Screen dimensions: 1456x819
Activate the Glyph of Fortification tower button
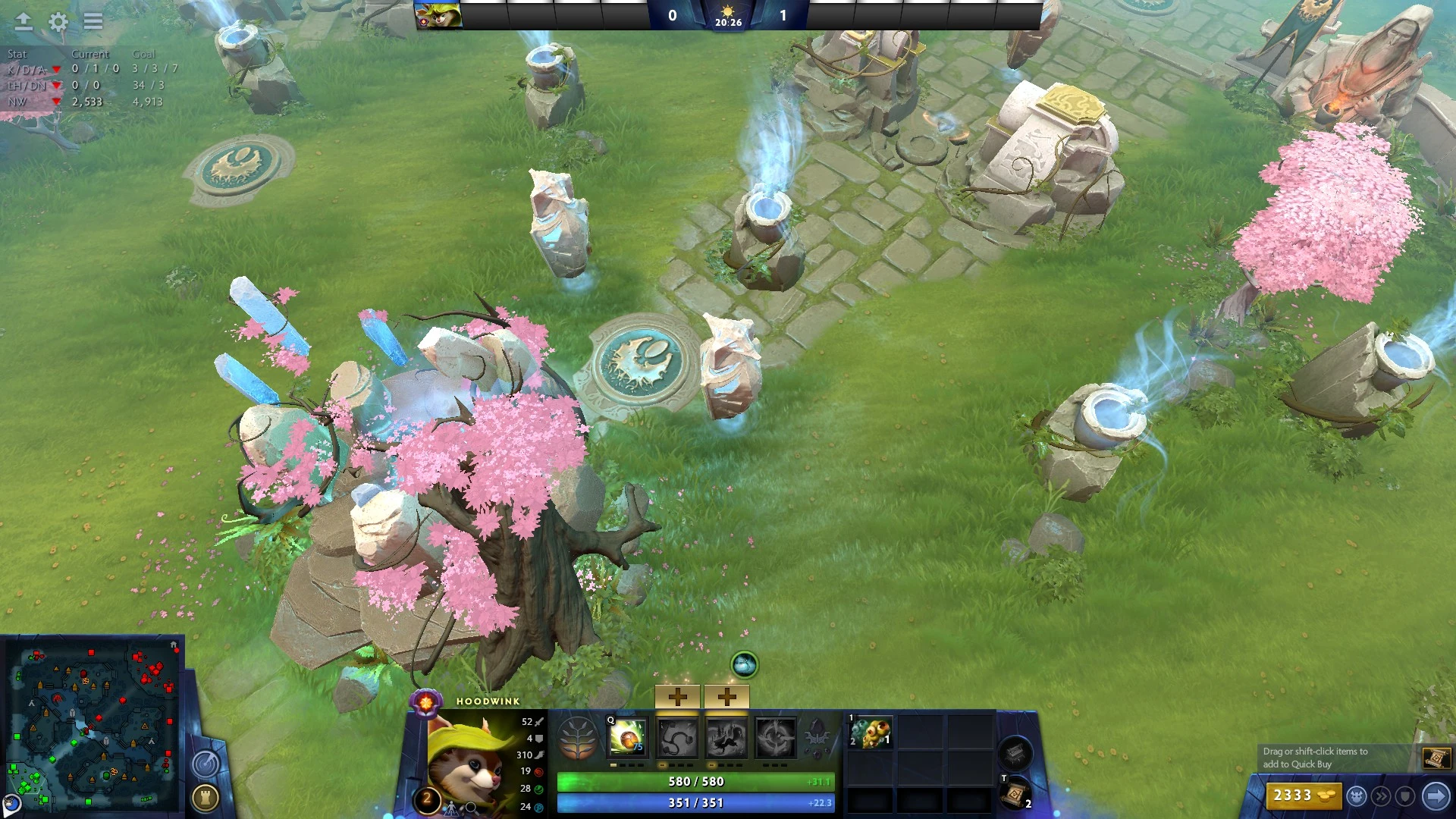point(206,797)
